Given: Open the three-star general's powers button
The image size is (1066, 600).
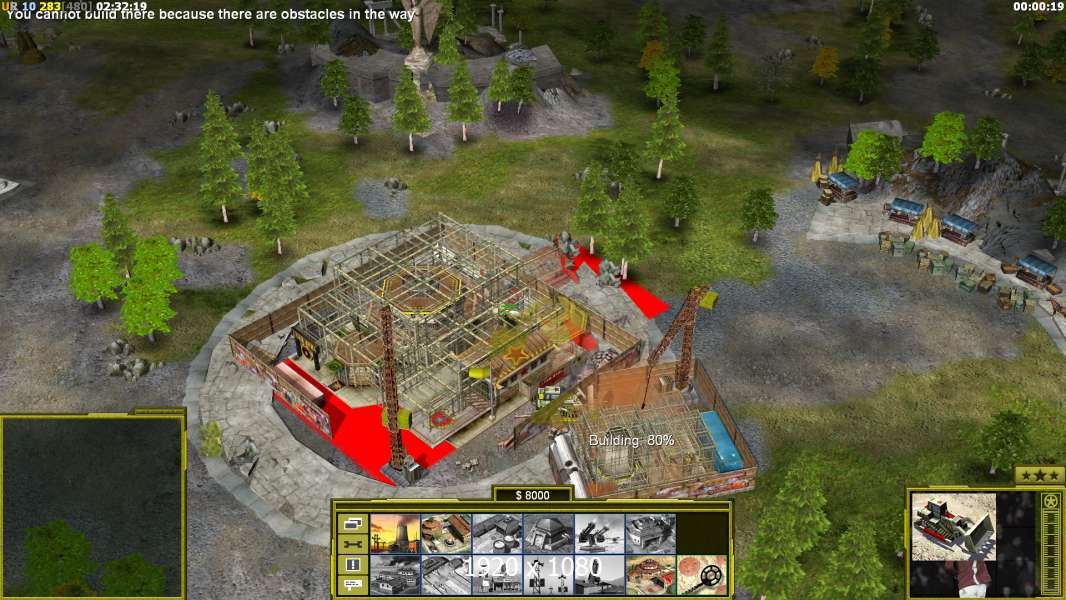Looking at the screenshot, I should point(1039,475).
